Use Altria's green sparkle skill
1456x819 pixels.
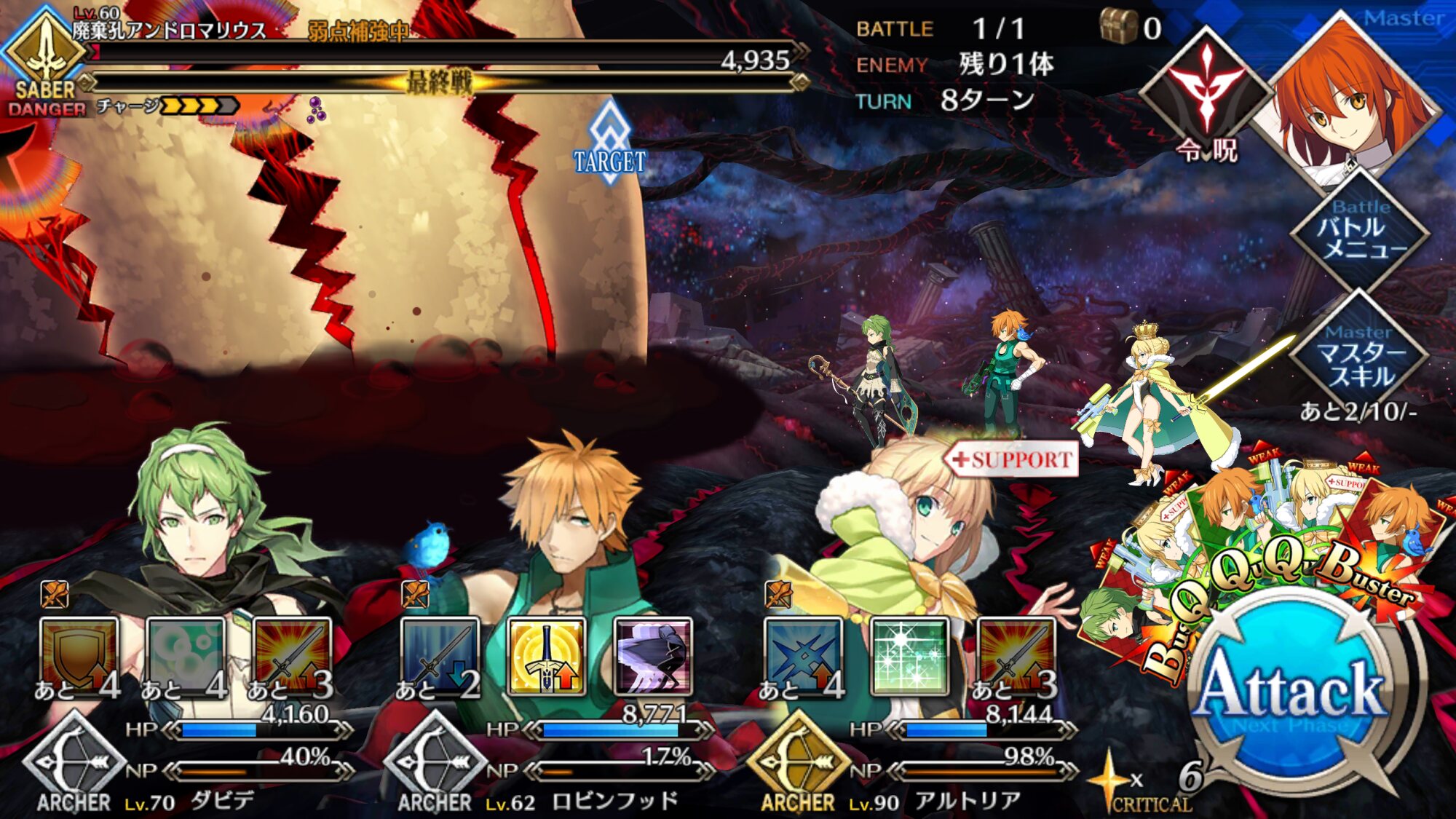click(910, 655)
